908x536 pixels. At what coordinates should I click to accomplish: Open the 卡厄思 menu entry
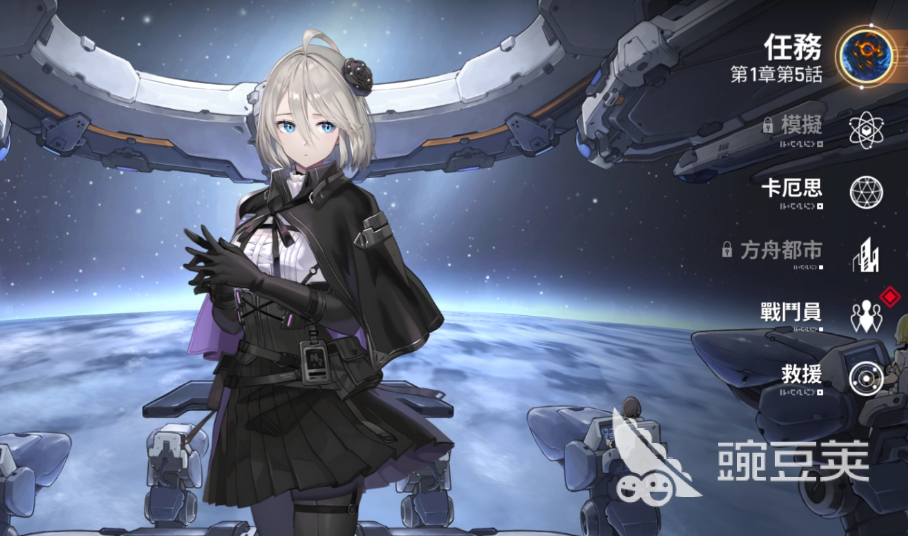864,190
